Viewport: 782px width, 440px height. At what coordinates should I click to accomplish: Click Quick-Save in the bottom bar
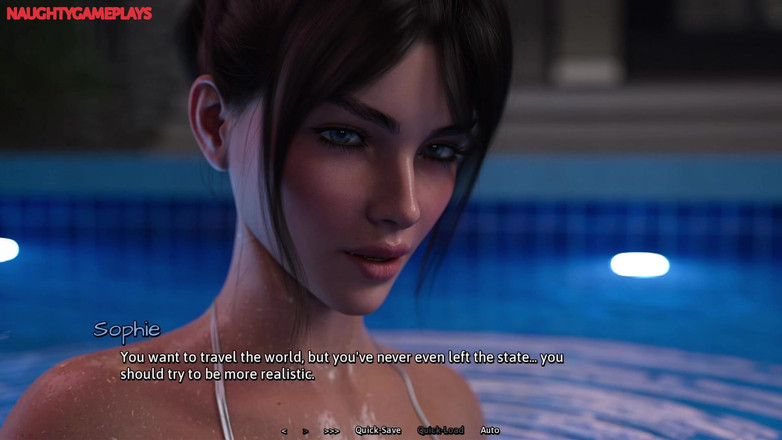tap(378, 431)
